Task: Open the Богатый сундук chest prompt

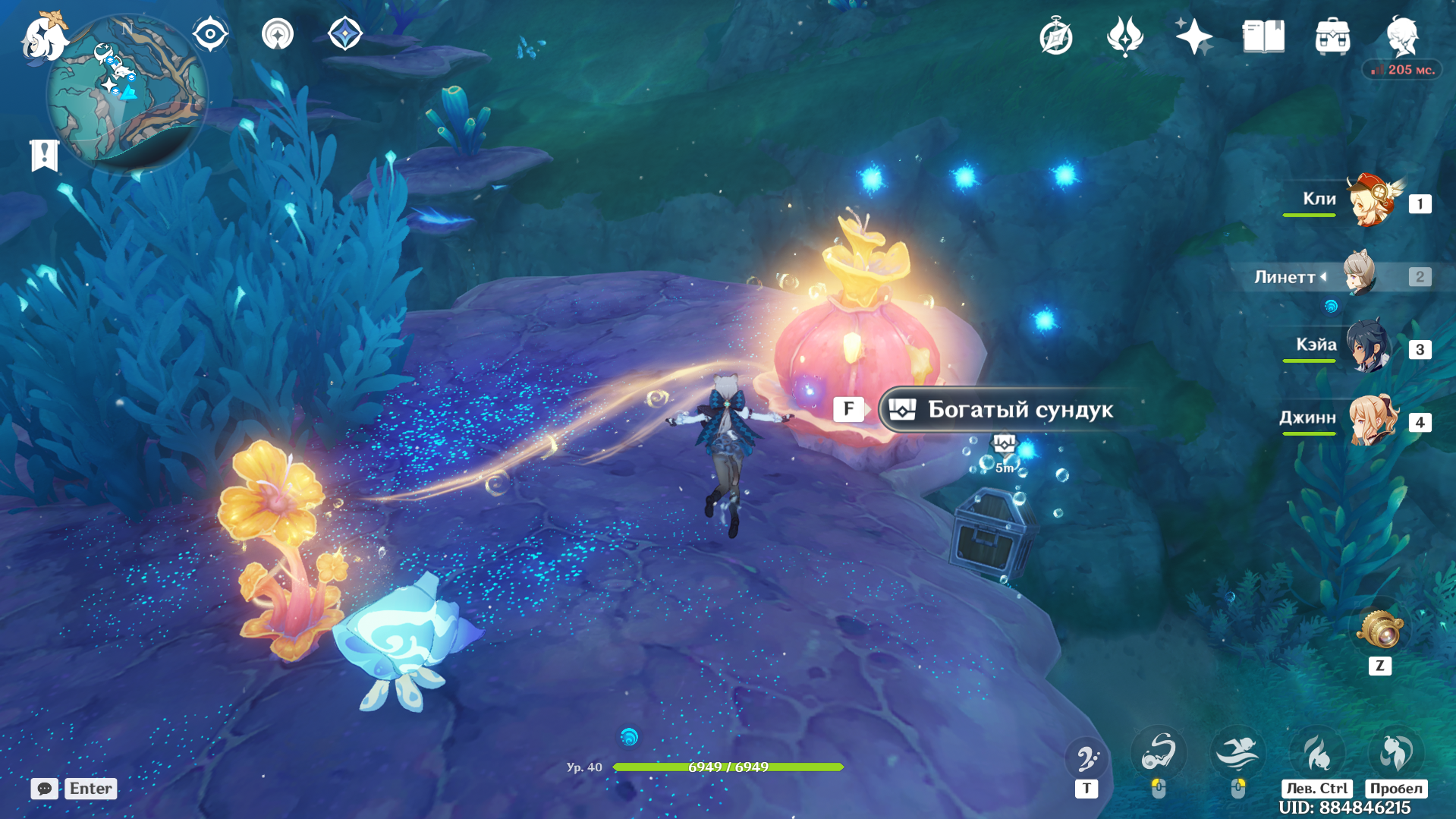Action: (1018, 410)
